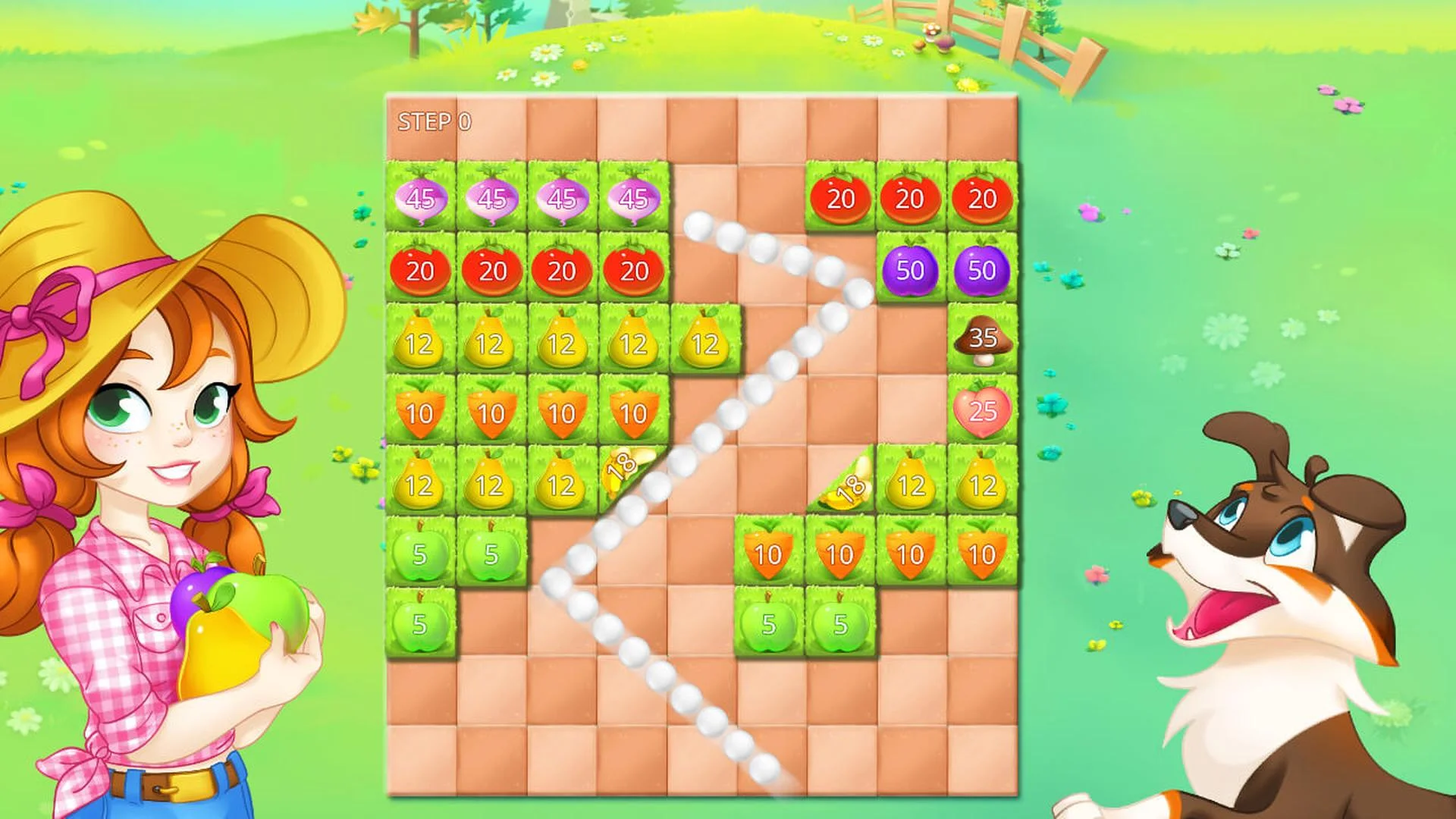Click the banana tile showing 18

click(x=622, y=463)
